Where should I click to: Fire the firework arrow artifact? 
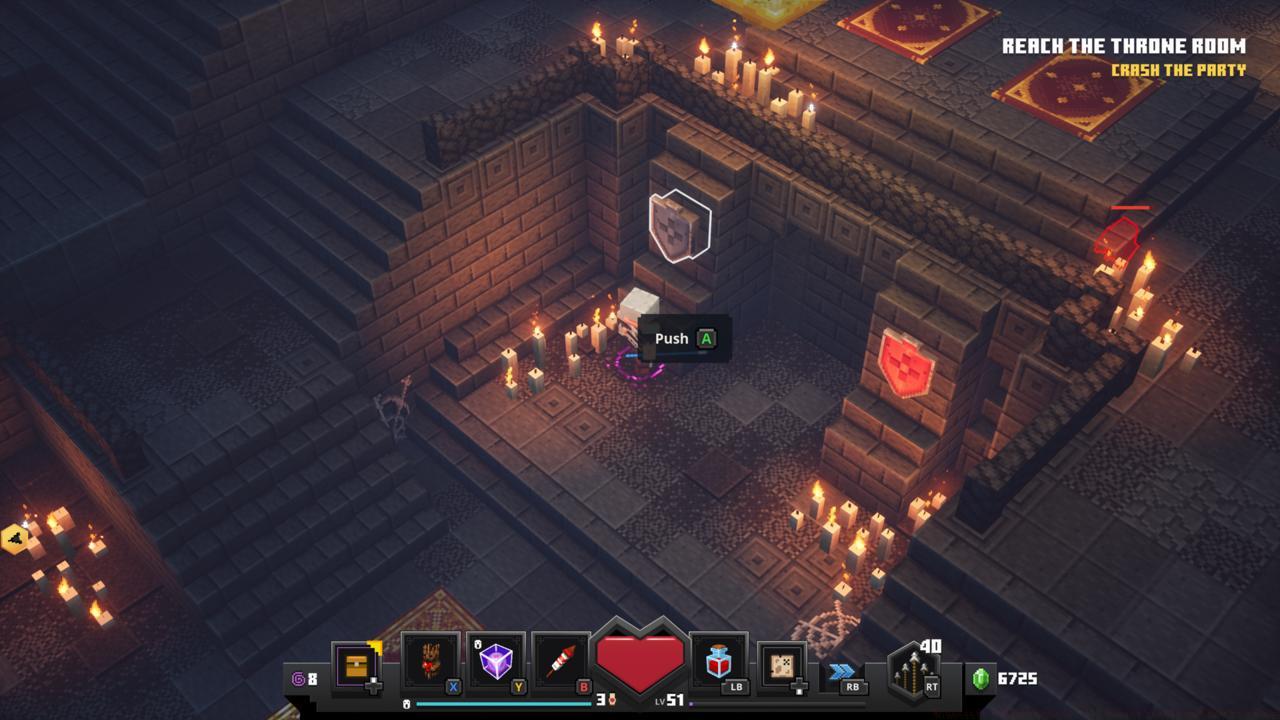click(562, 662)
